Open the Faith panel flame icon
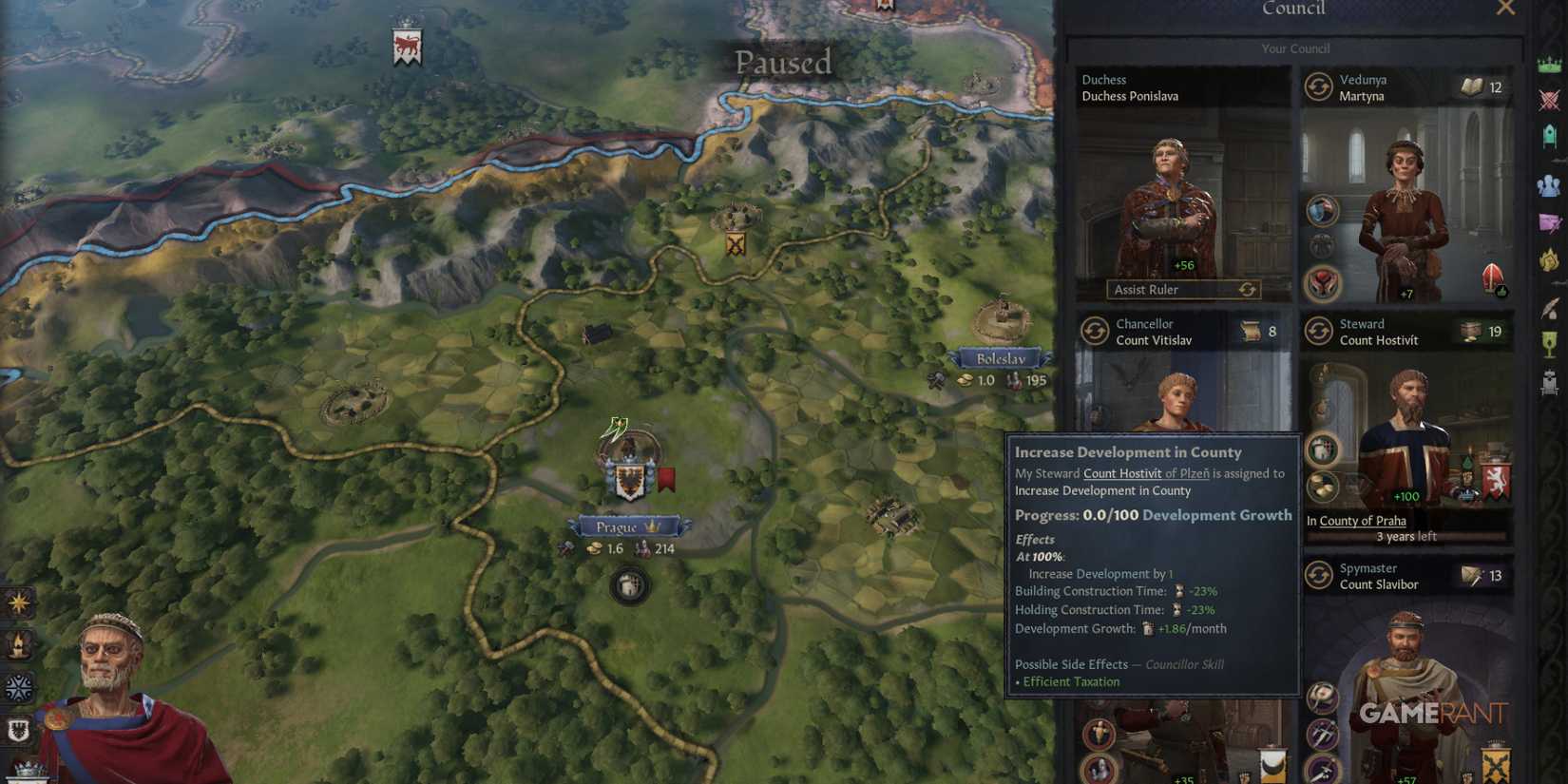The height and width of the screenshot is (784, 1568). pyautogui.click(x=1549, y=258)
